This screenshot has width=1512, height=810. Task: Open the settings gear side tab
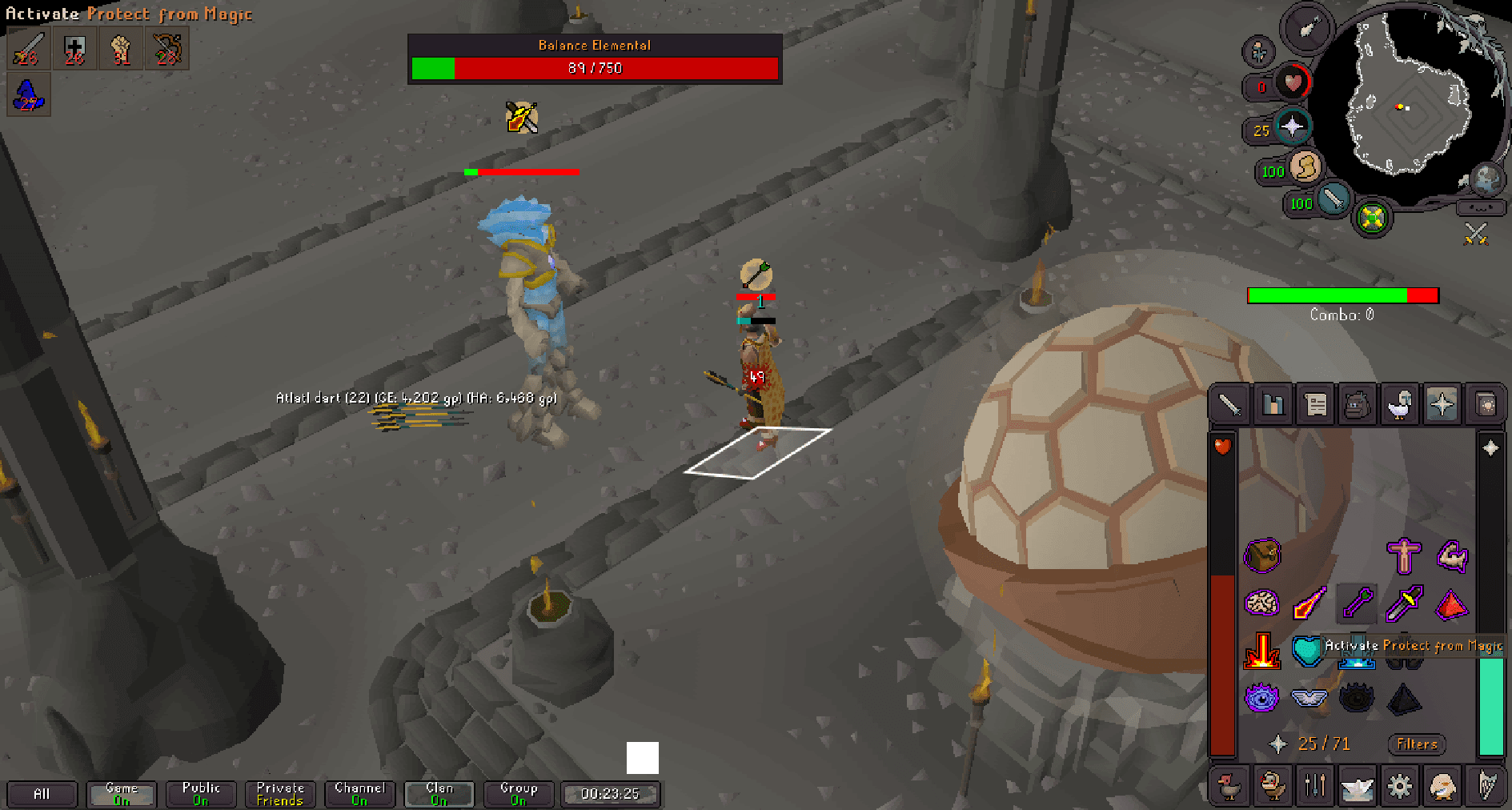tap(1401, 785)
